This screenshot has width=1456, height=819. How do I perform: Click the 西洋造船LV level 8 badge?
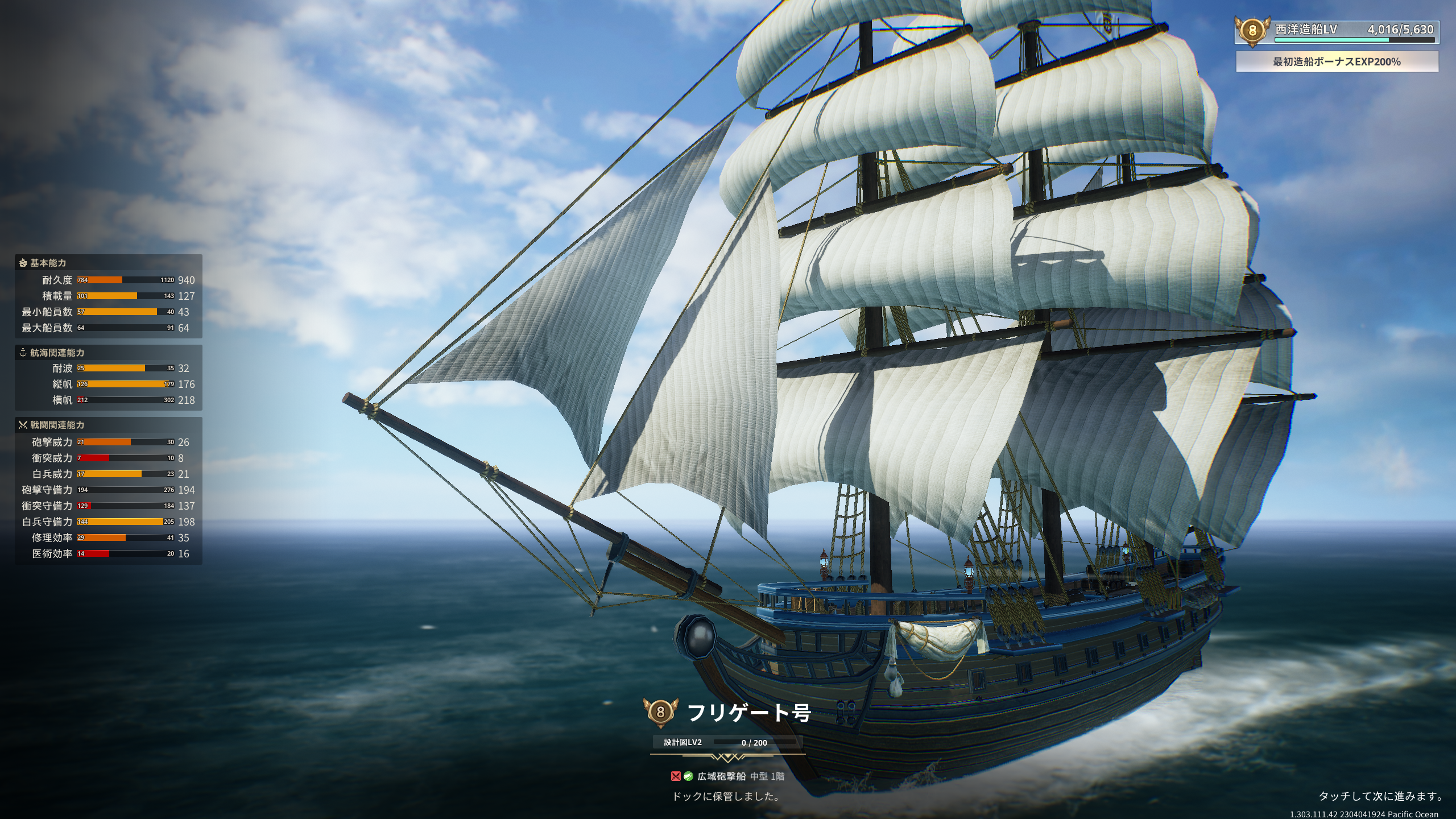[x=1252, y=31]
